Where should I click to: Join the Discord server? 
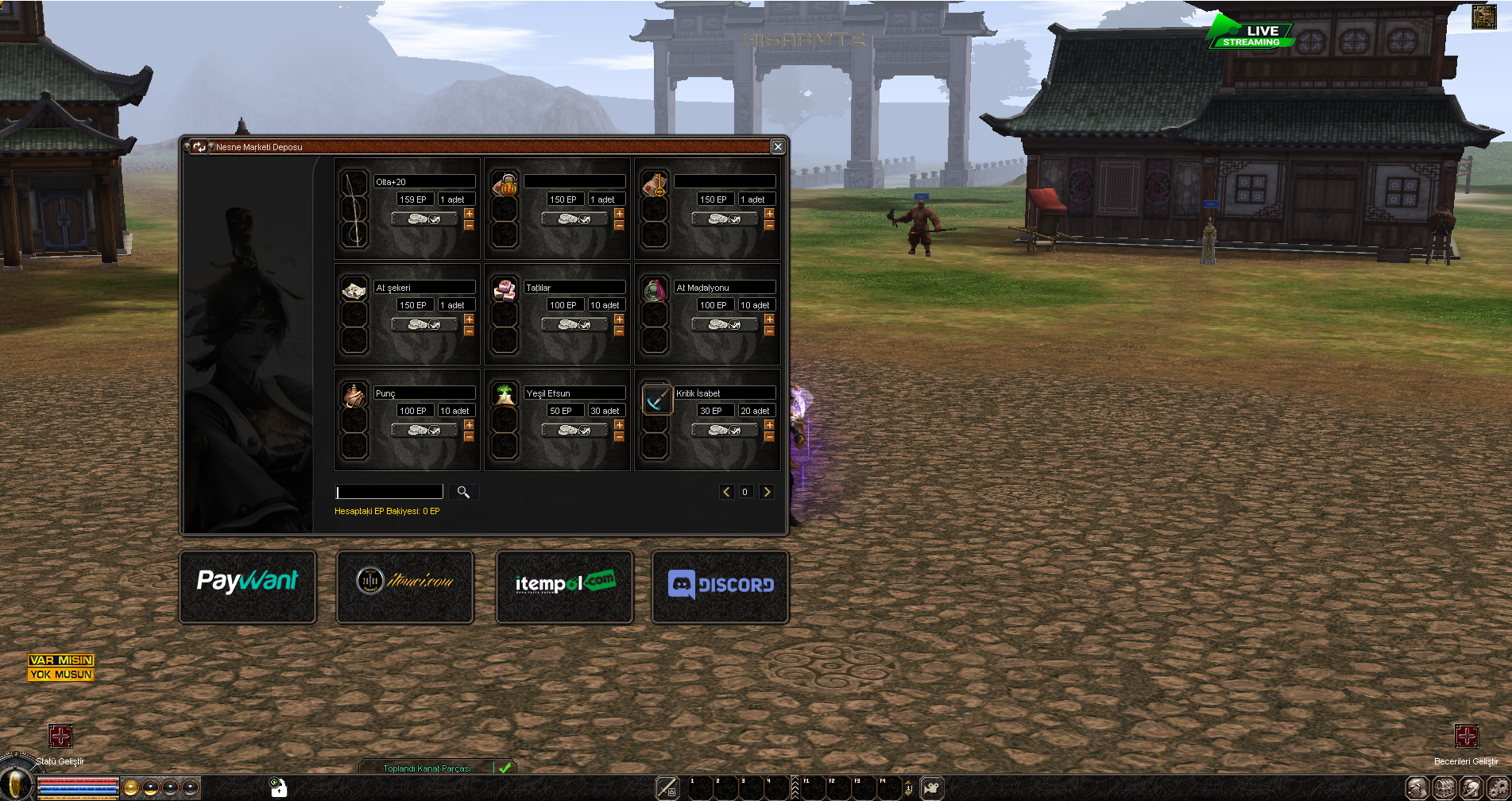720,586
